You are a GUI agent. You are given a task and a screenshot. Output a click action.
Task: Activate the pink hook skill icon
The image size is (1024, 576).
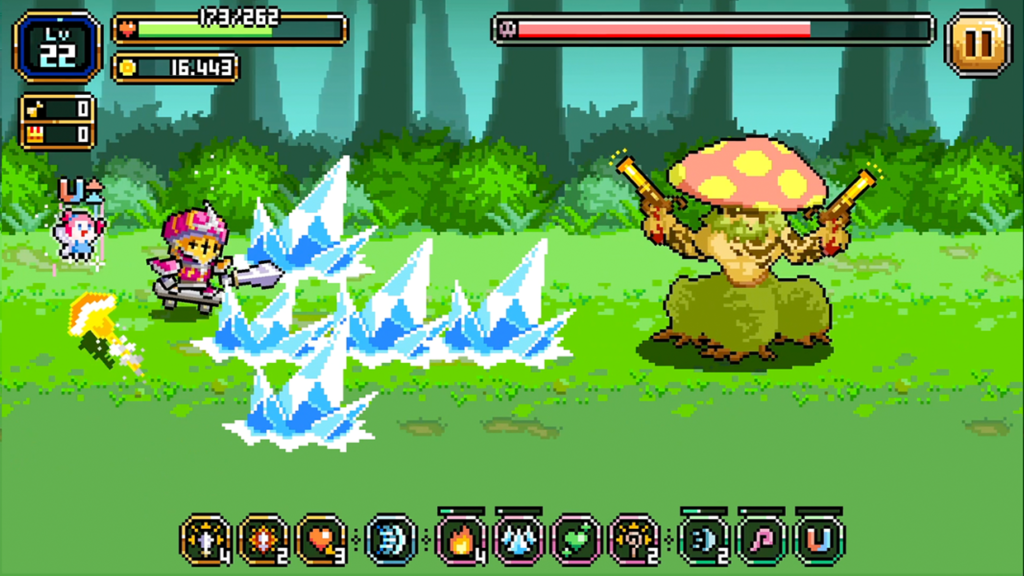762,540
